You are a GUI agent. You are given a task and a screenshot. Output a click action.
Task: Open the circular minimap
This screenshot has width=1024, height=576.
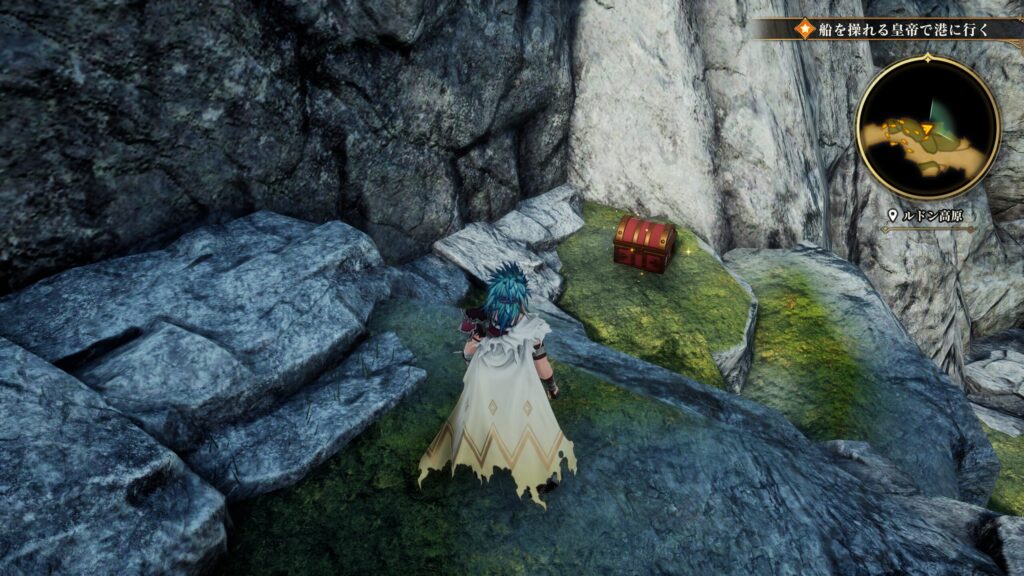point(928,127)
